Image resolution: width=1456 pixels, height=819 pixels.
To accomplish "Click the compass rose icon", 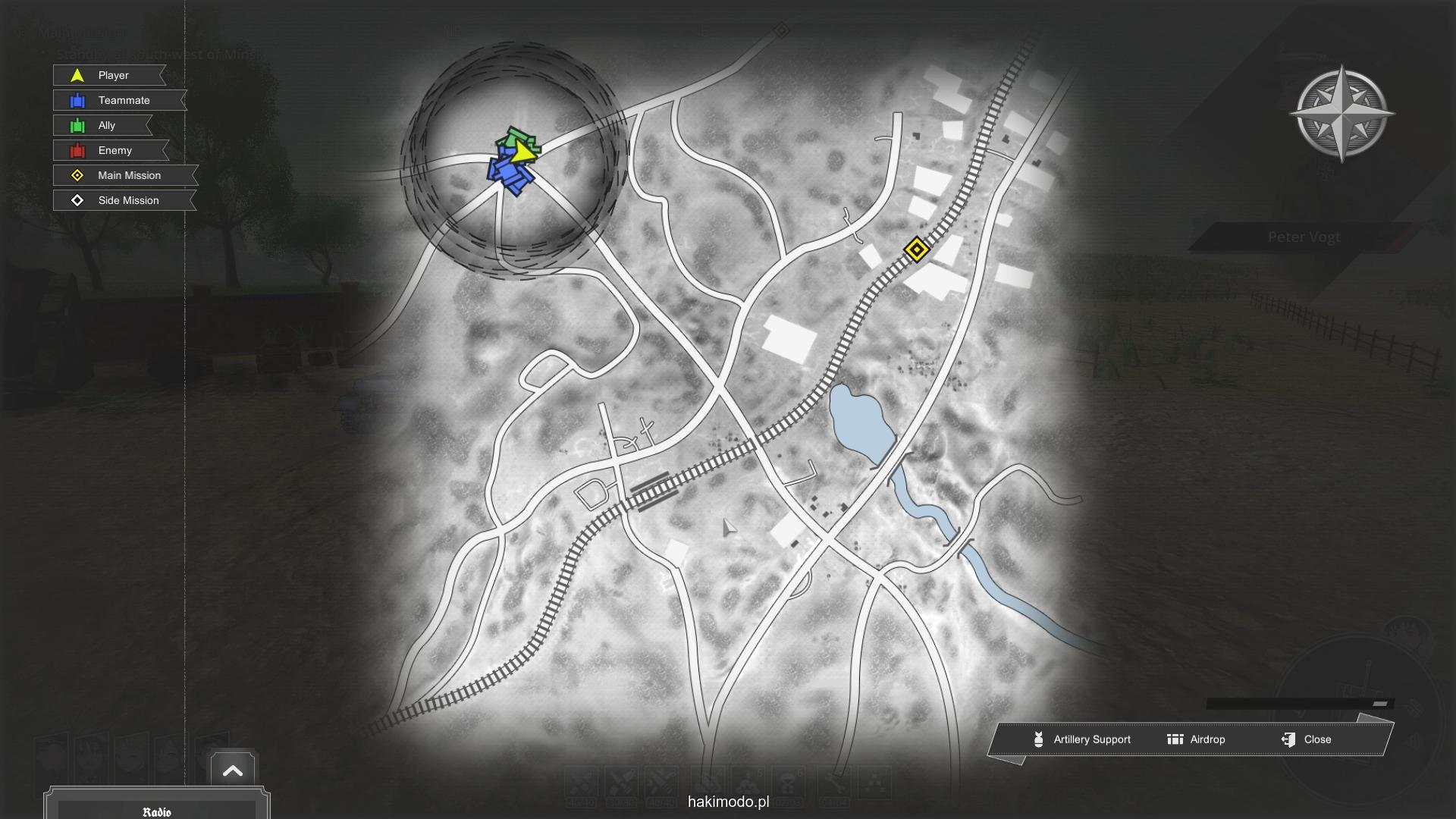I will click(1341, 114).
